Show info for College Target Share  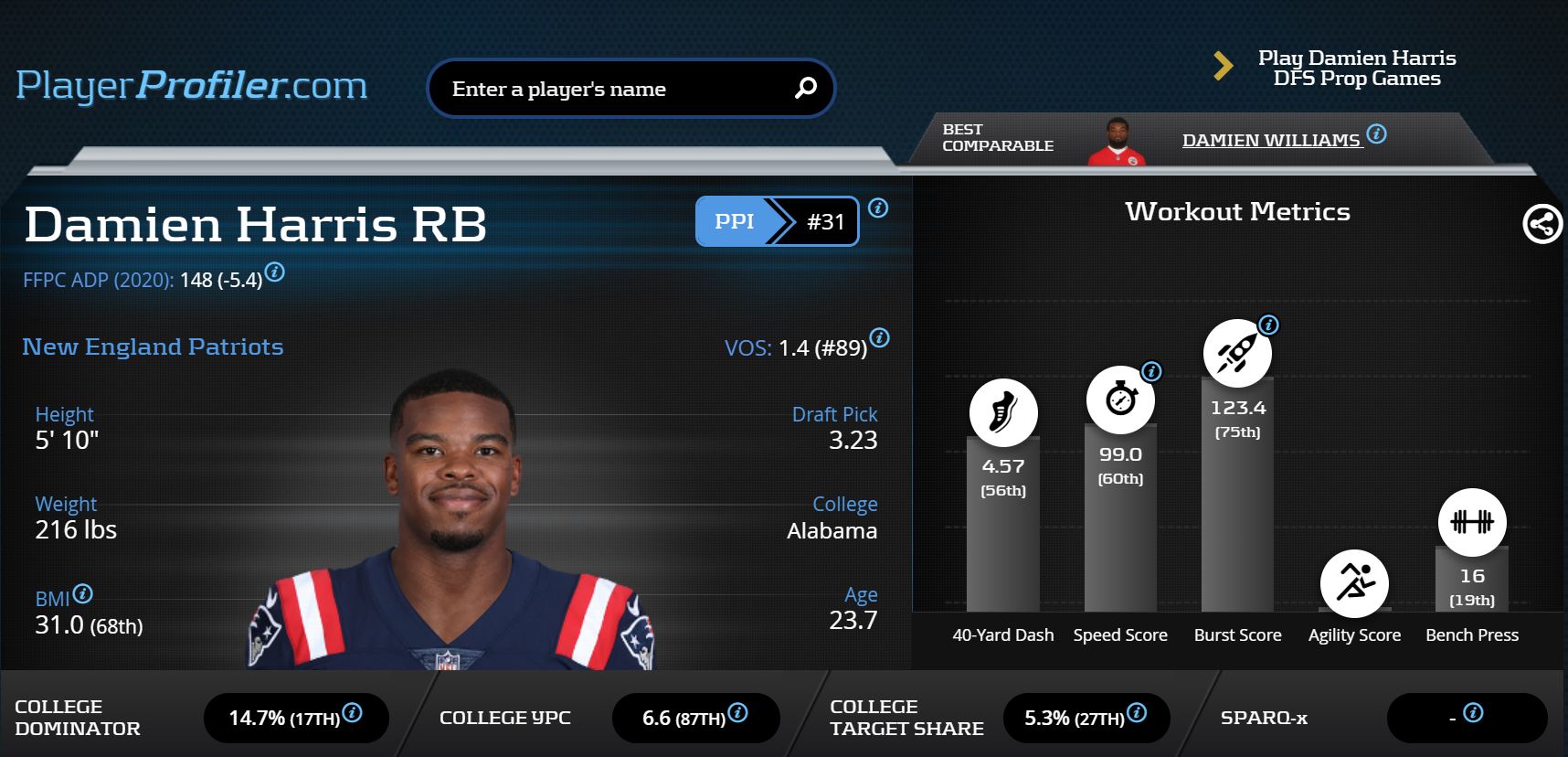coord(1137,713)
